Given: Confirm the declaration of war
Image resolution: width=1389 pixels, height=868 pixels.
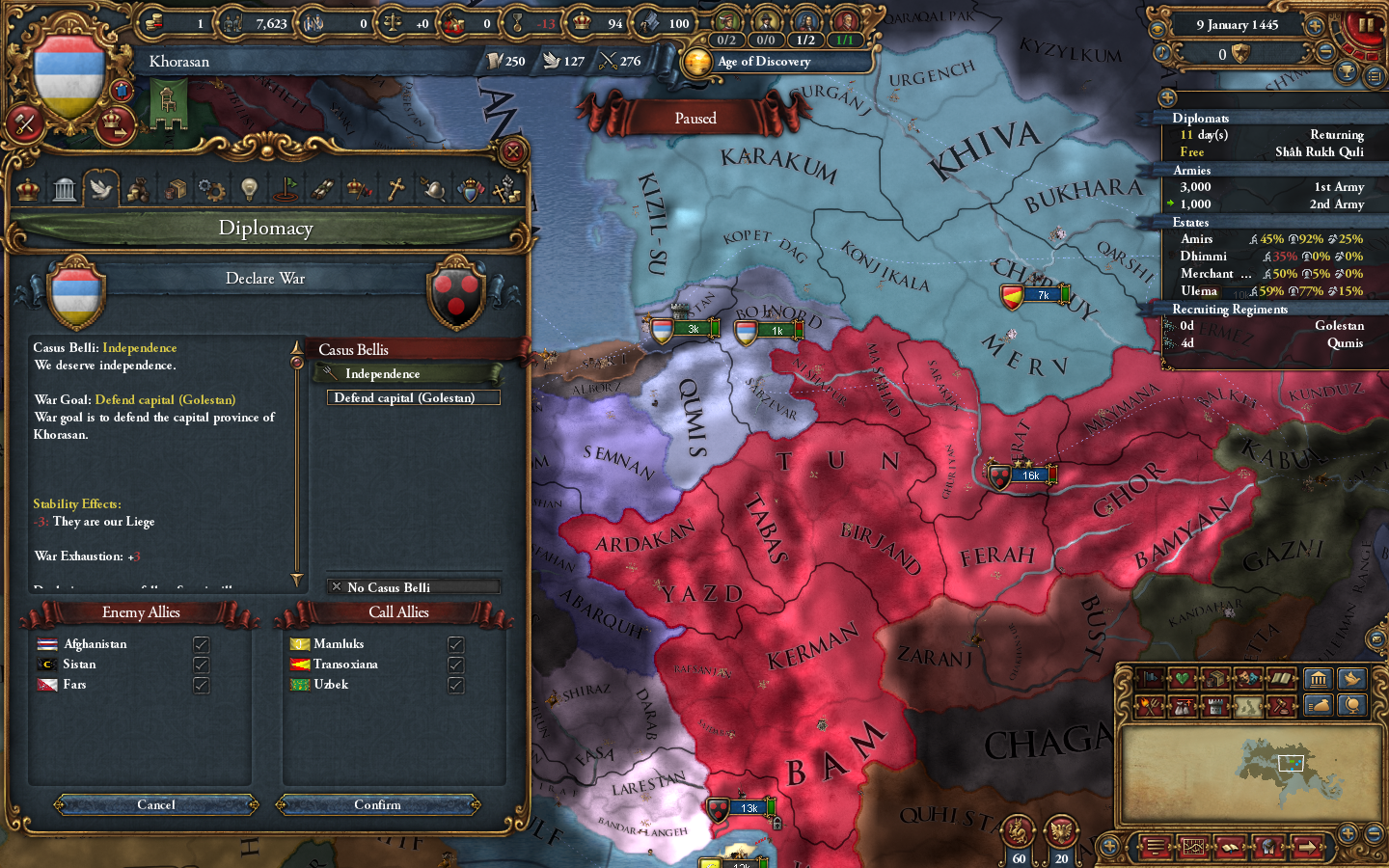Looking at the screenshot, I should click(x=378, y=804).
